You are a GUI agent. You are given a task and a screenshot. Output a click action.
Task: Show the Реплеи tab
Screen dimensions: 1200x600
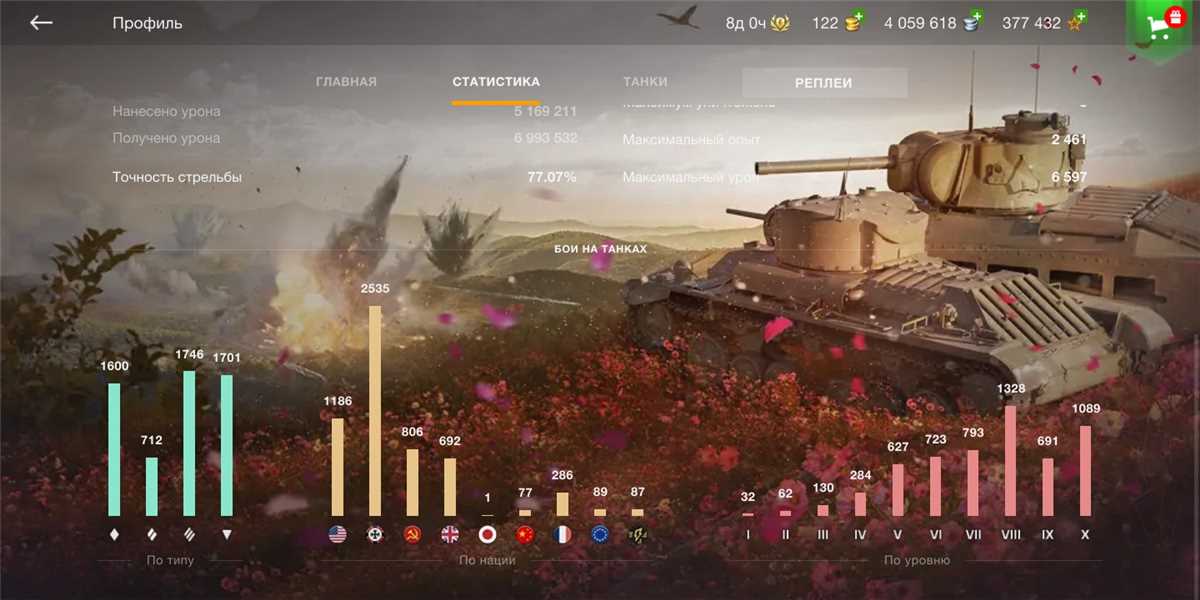[824, 83]
